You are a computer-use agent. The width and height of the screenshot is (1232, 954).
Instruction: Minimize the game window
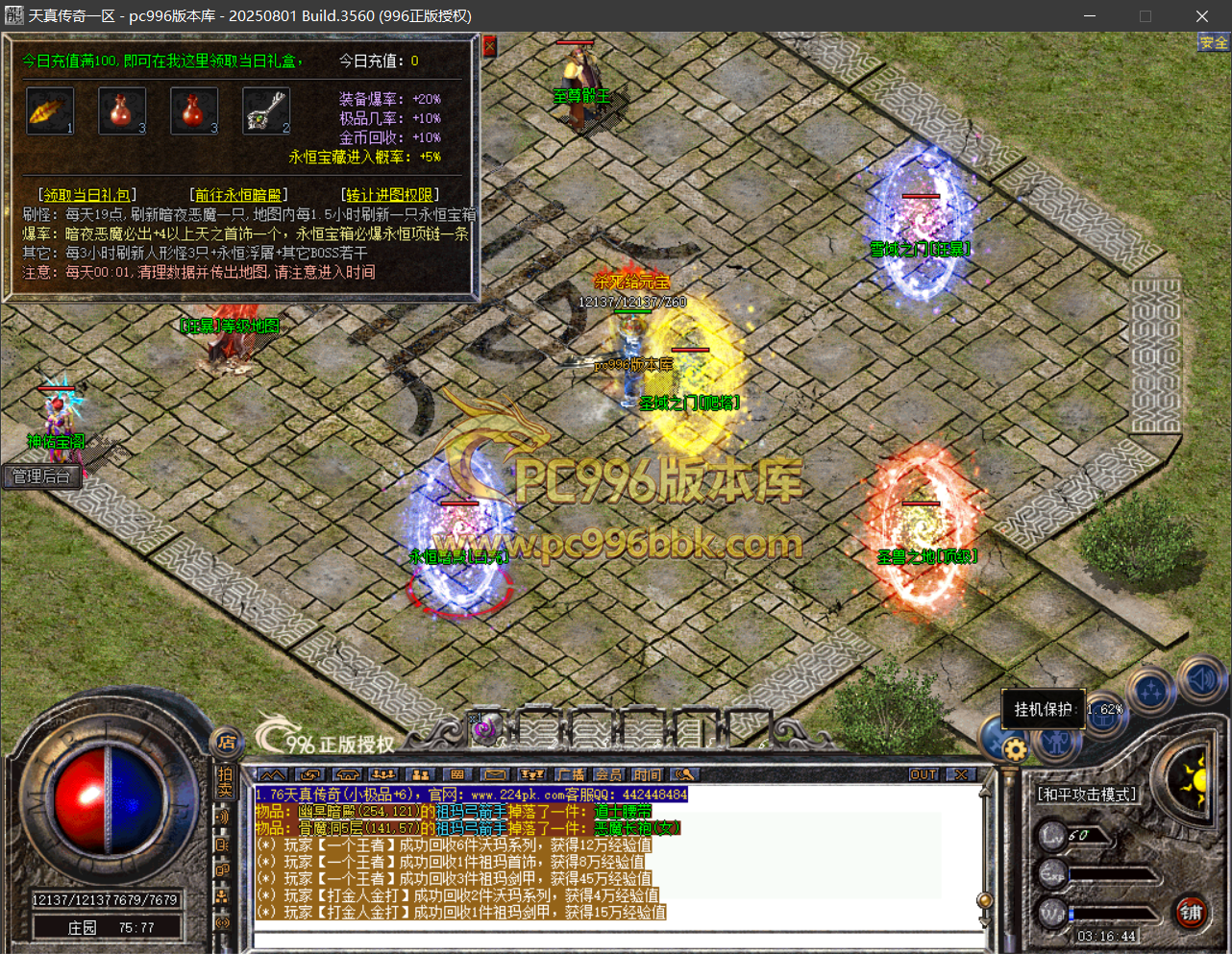pos(1090,16)
